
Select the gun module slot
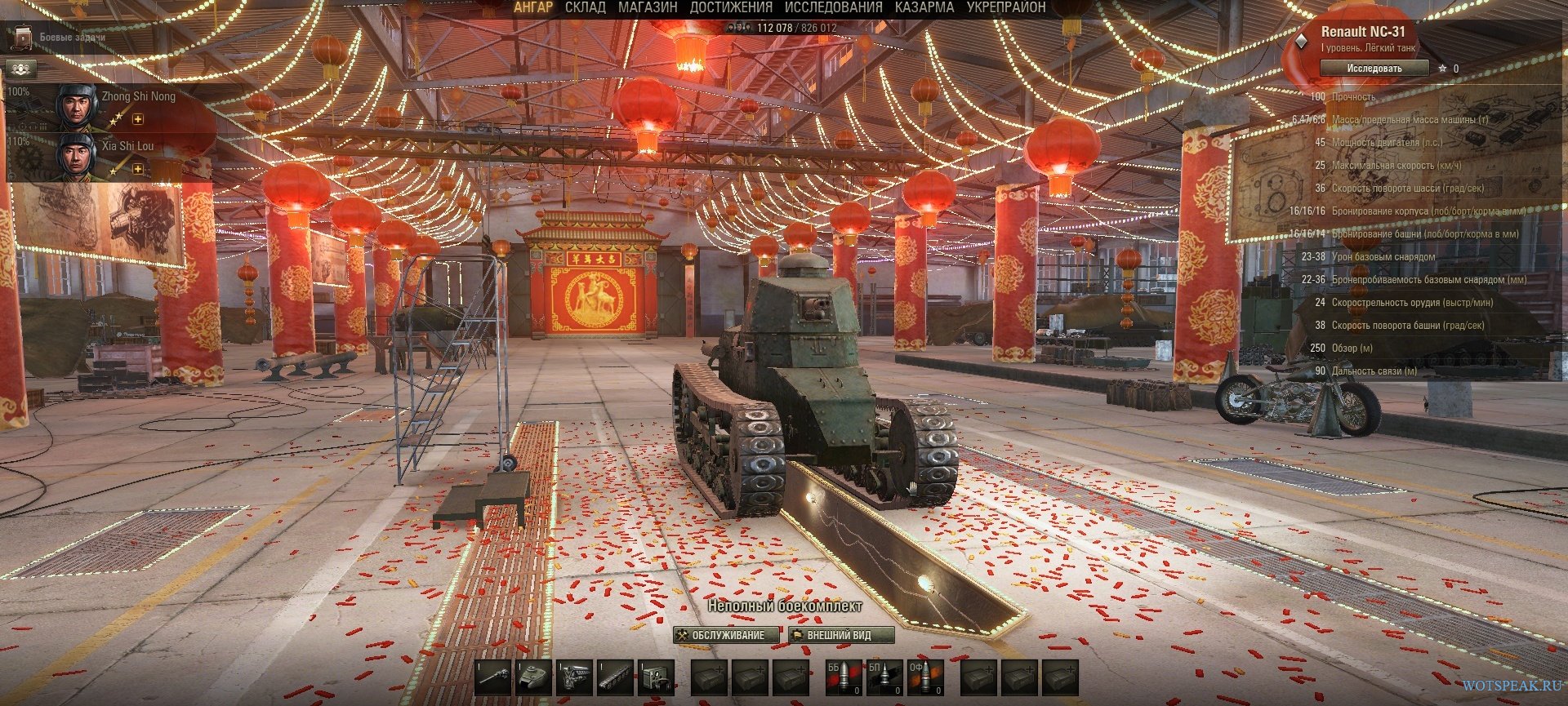click(x=494, y=677)
